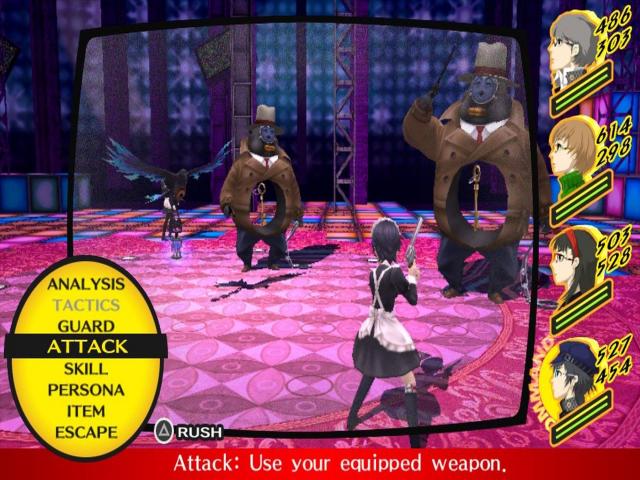Select Escape to flee battle
The height and width of the screenshot is (480, 640).
tap(86, 432)
